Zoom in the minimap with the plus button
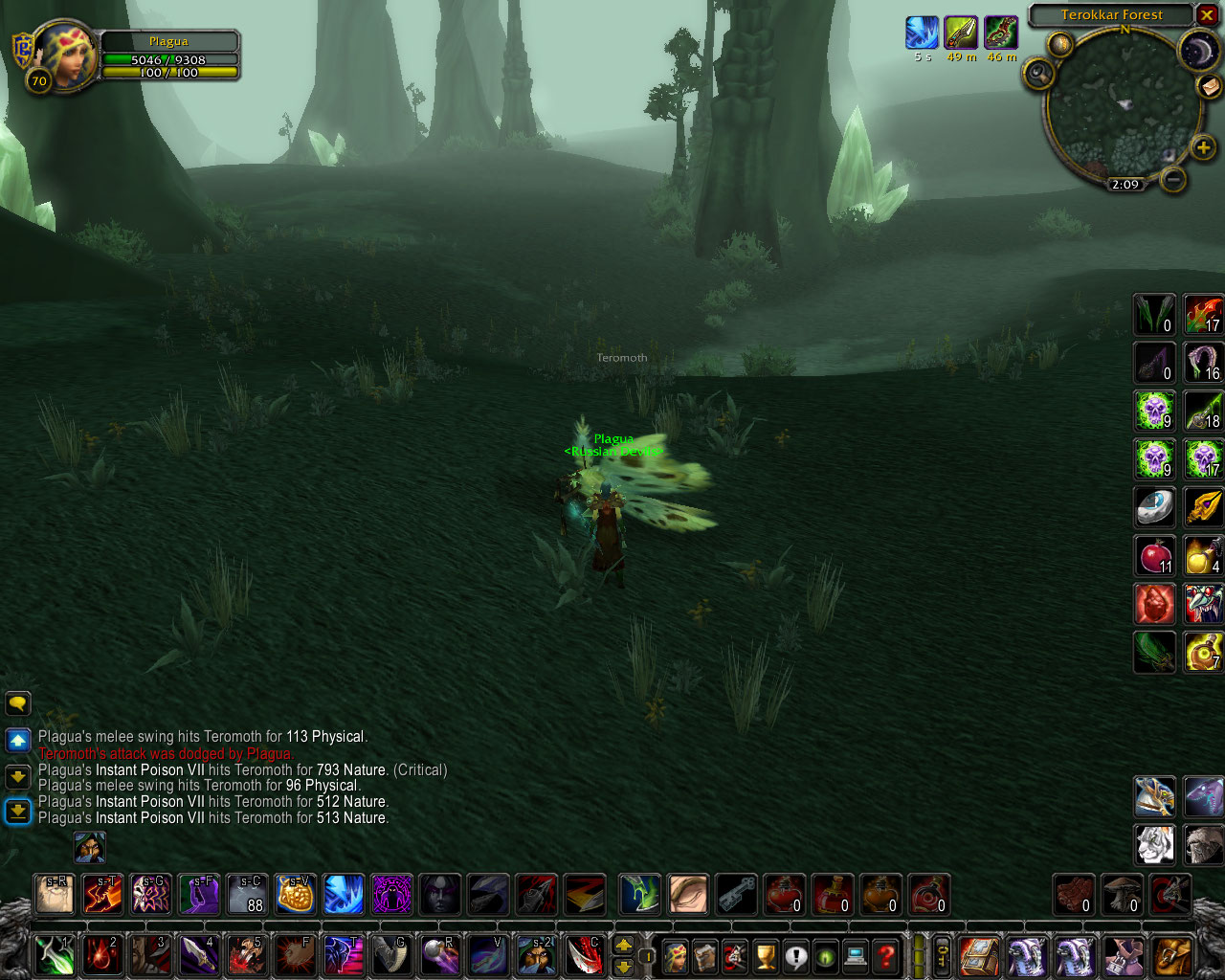The height and width of the screenshot is (980, 1225). 1203,147
